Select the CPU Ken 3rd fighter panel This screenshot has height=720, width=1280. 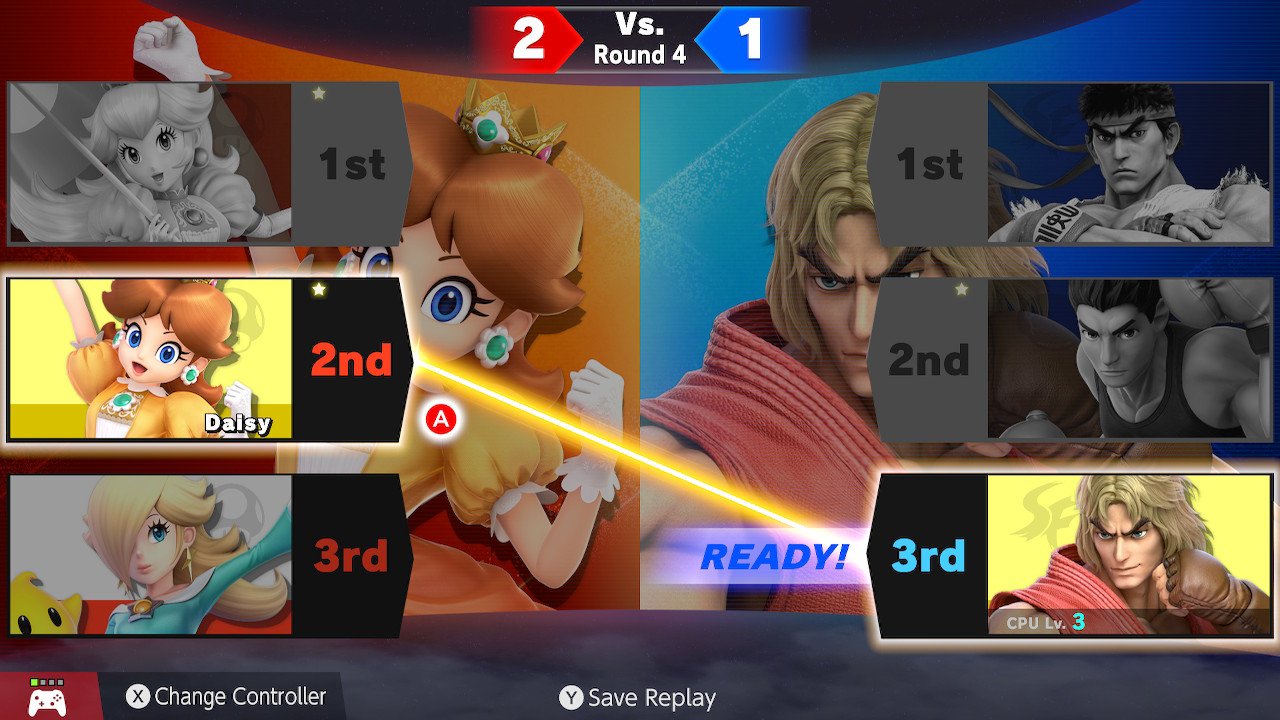coord(1062,555)
